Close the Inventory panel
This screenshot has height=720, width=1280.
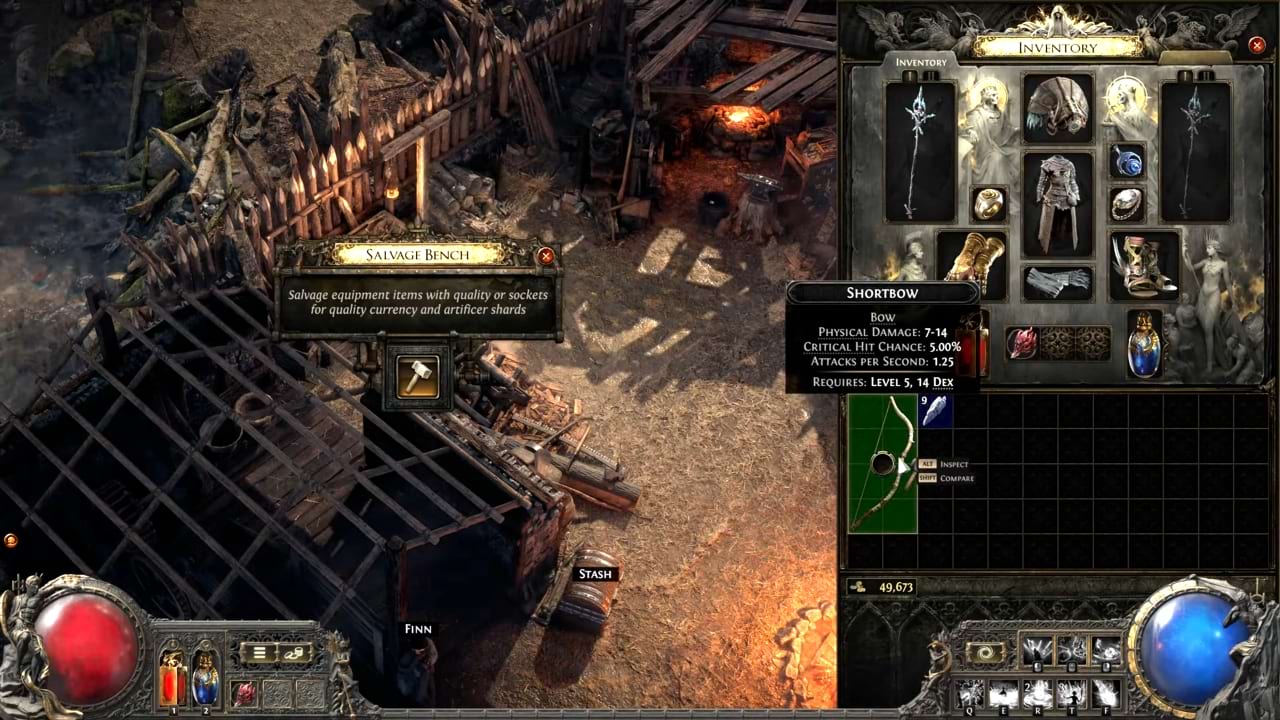1257,45
